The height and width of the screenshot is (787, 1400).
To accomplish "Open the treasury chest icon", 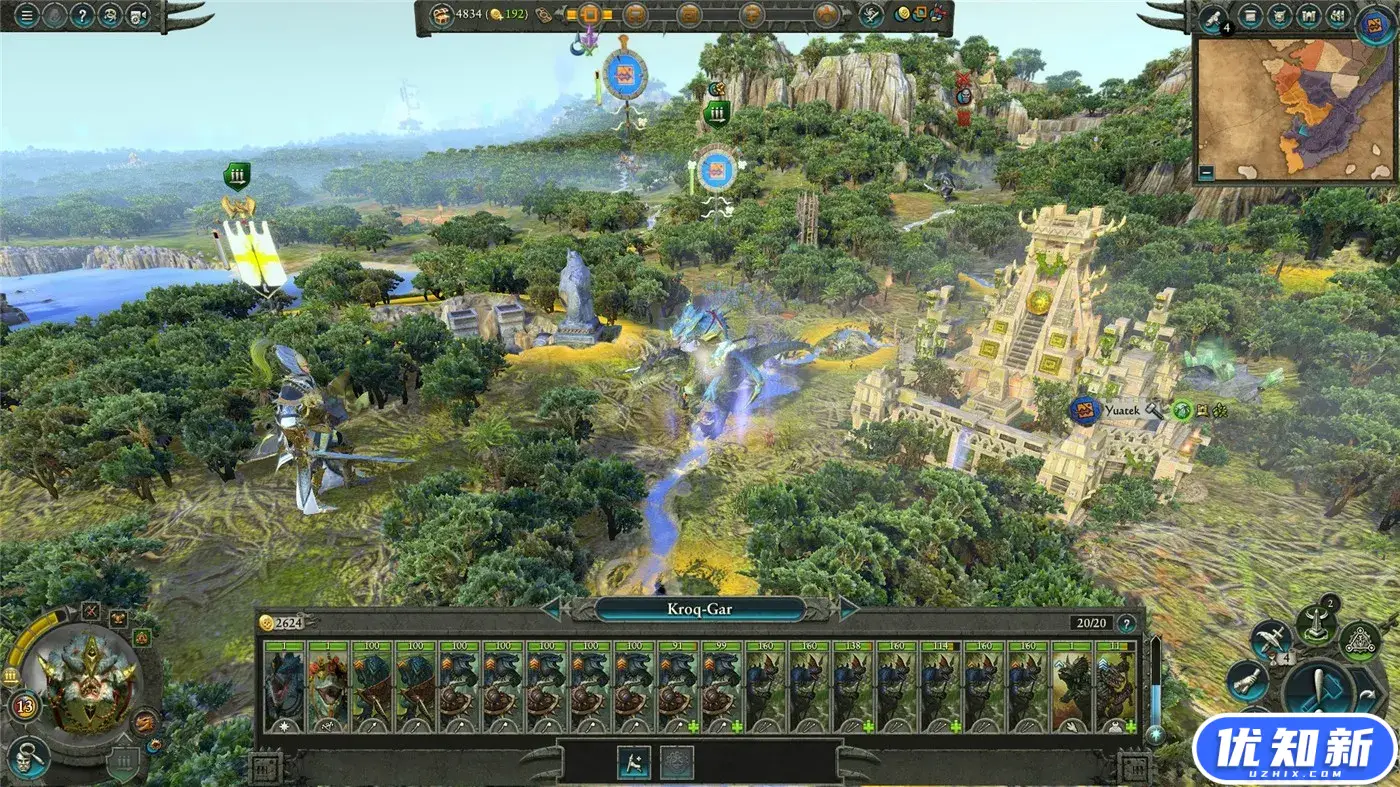I will [441, 15].
